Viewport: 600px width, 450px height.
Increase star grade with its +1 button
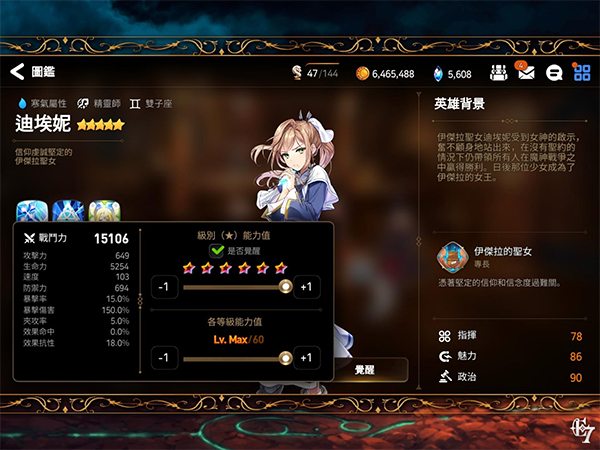point(305,287)
